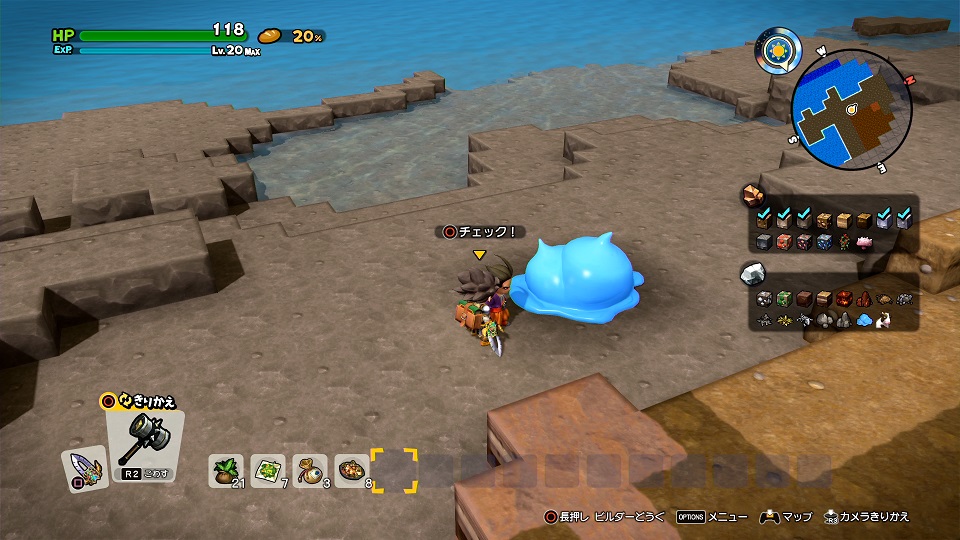The width and height of the screenshot is (960, 540).
Task: Select the pink lotus flower block icon
Action: (864, 242)
